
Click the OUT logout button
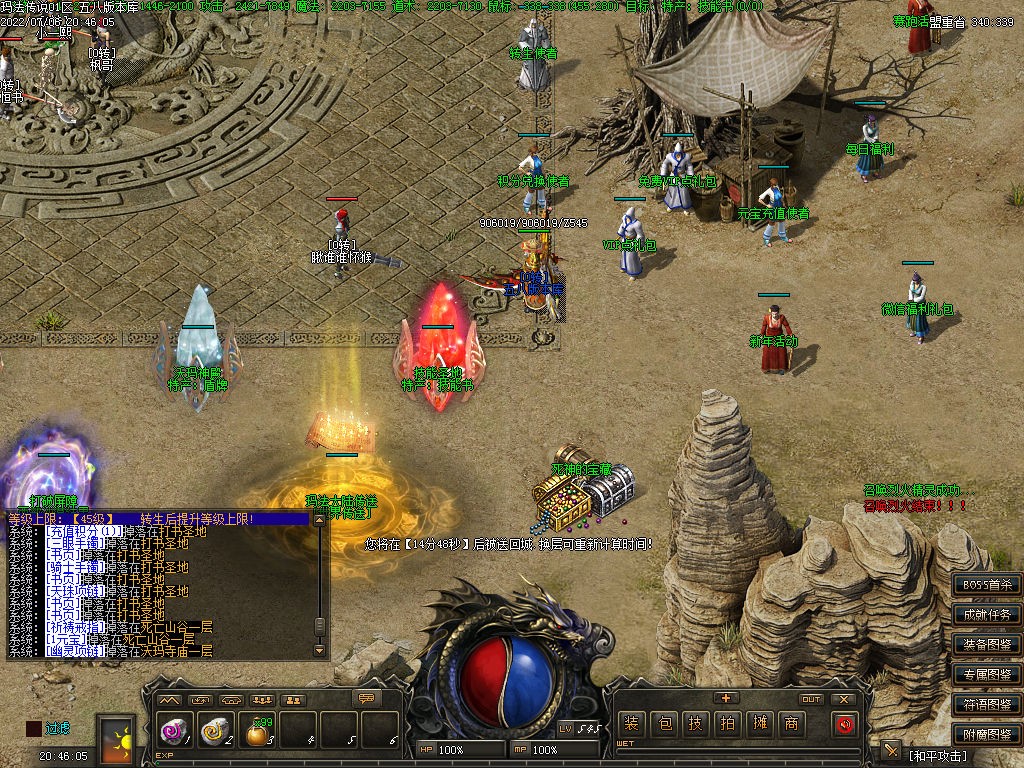coord(811,699)
